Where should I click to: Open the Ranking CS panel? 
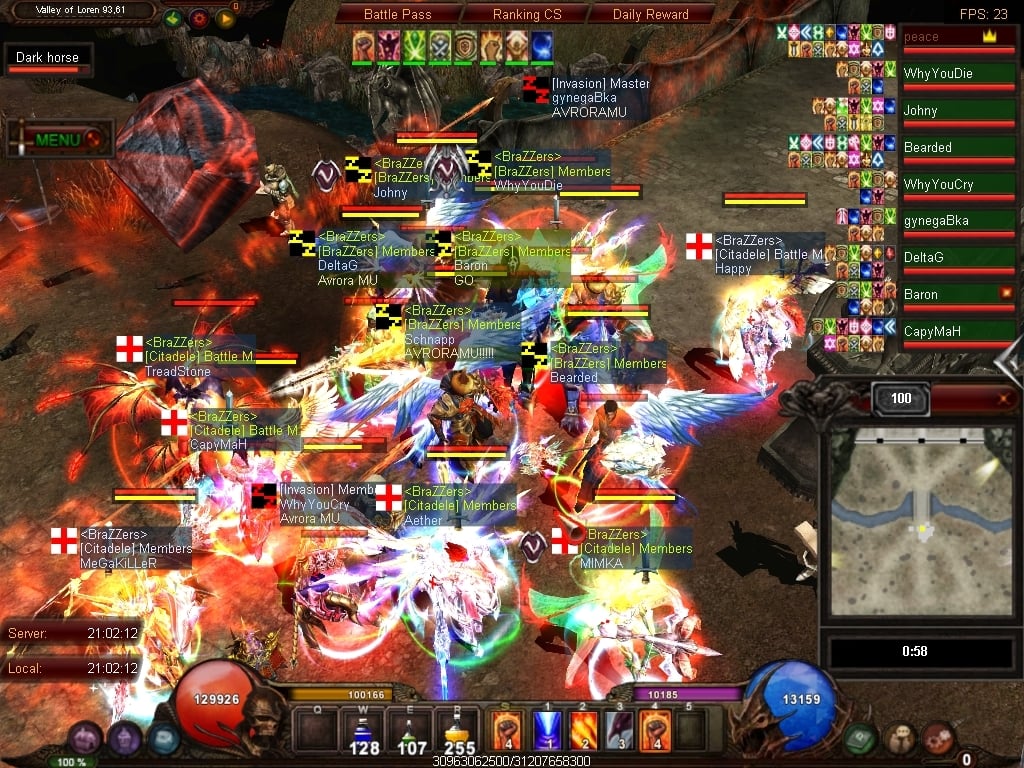527,14
